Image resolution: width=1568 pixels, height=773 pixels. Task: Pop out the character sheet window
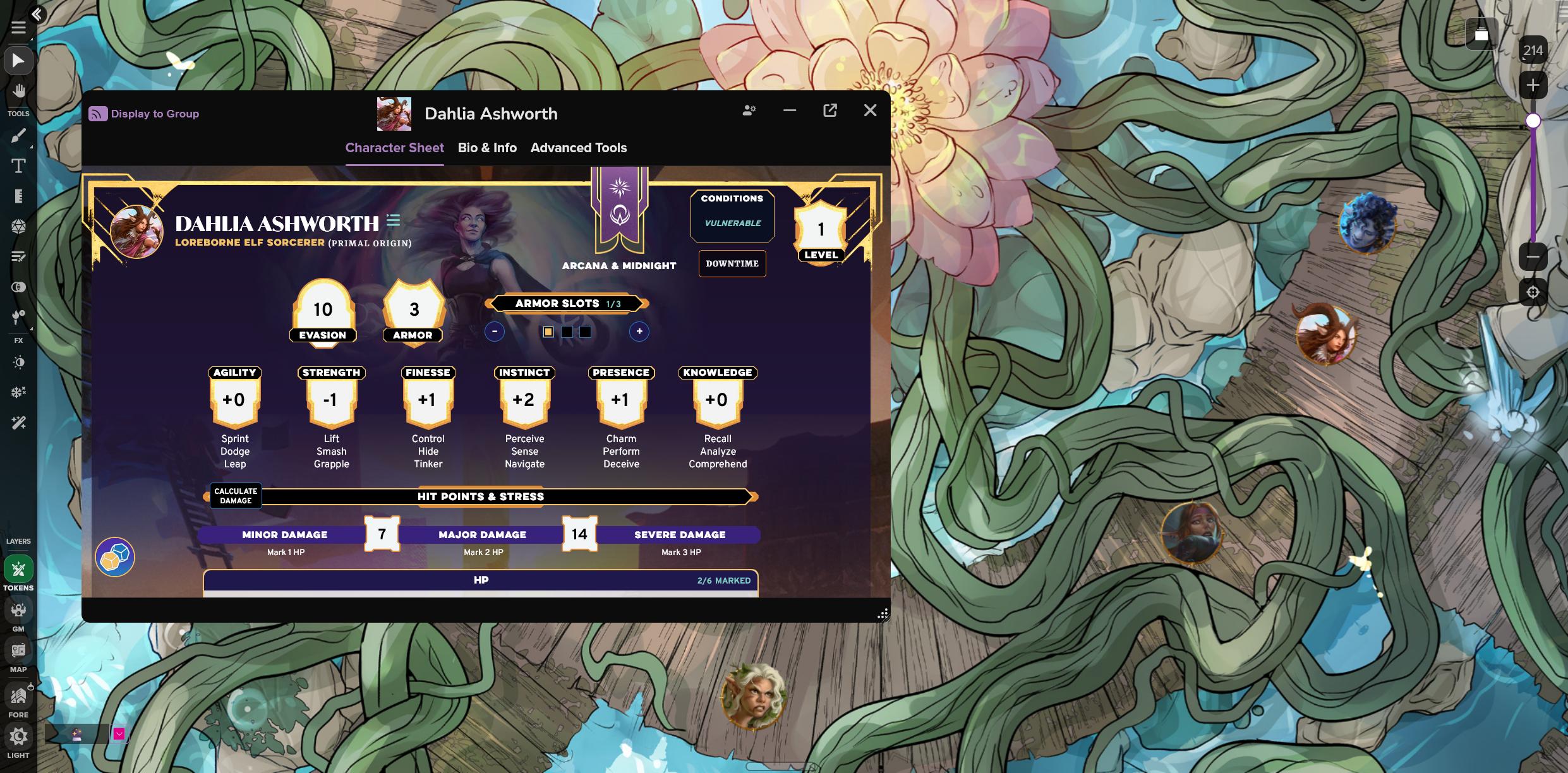tap(830, 111)
